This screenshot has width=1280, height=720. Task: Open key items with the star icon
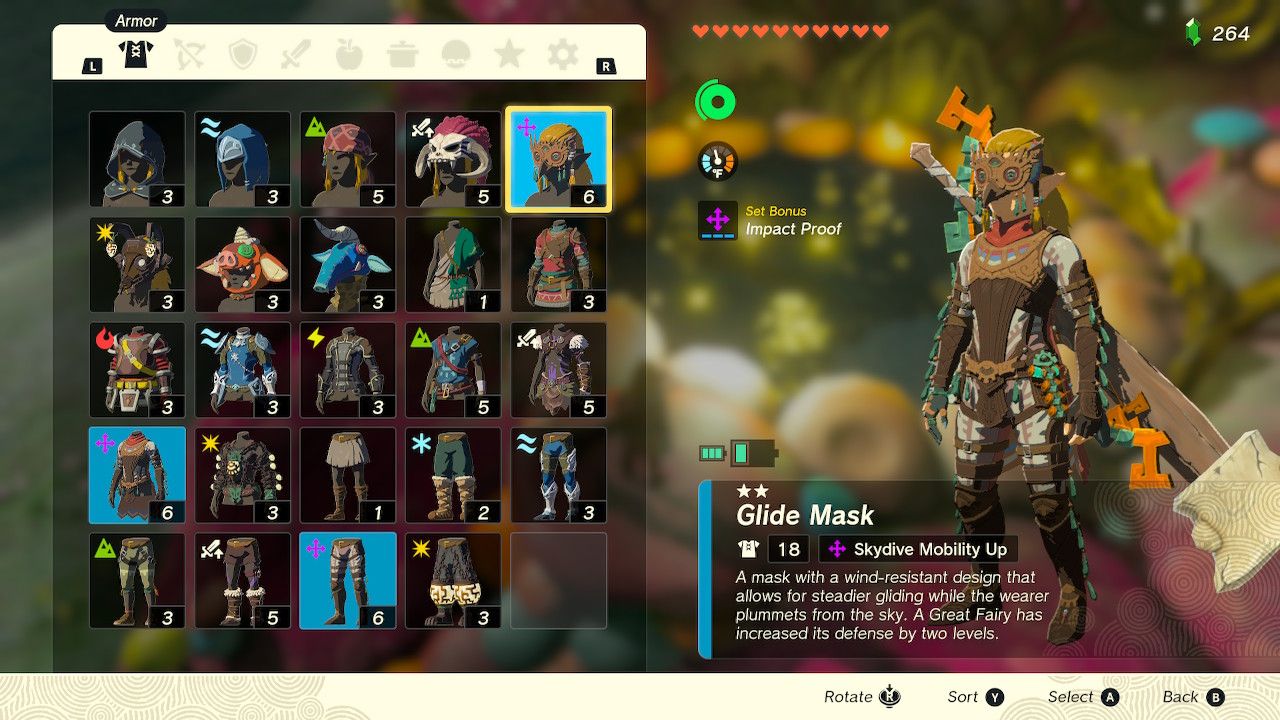click(x=509, y=55)
